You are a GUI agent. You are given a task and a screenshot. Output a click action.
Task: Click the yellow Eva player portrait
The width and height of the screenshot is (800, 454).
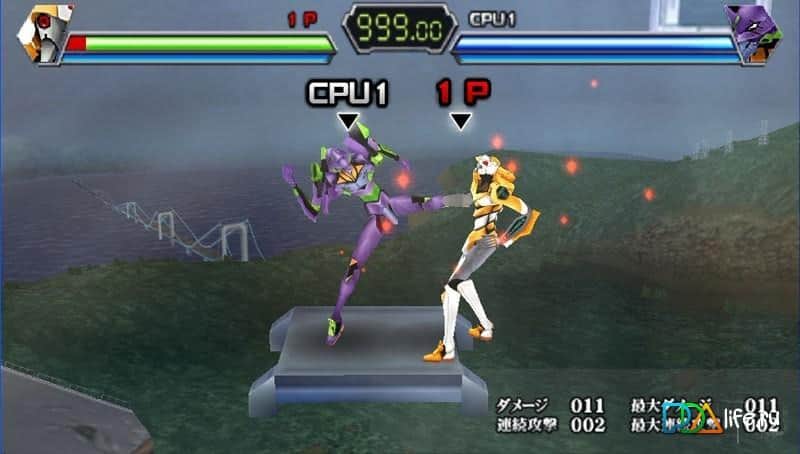point(40,32)
